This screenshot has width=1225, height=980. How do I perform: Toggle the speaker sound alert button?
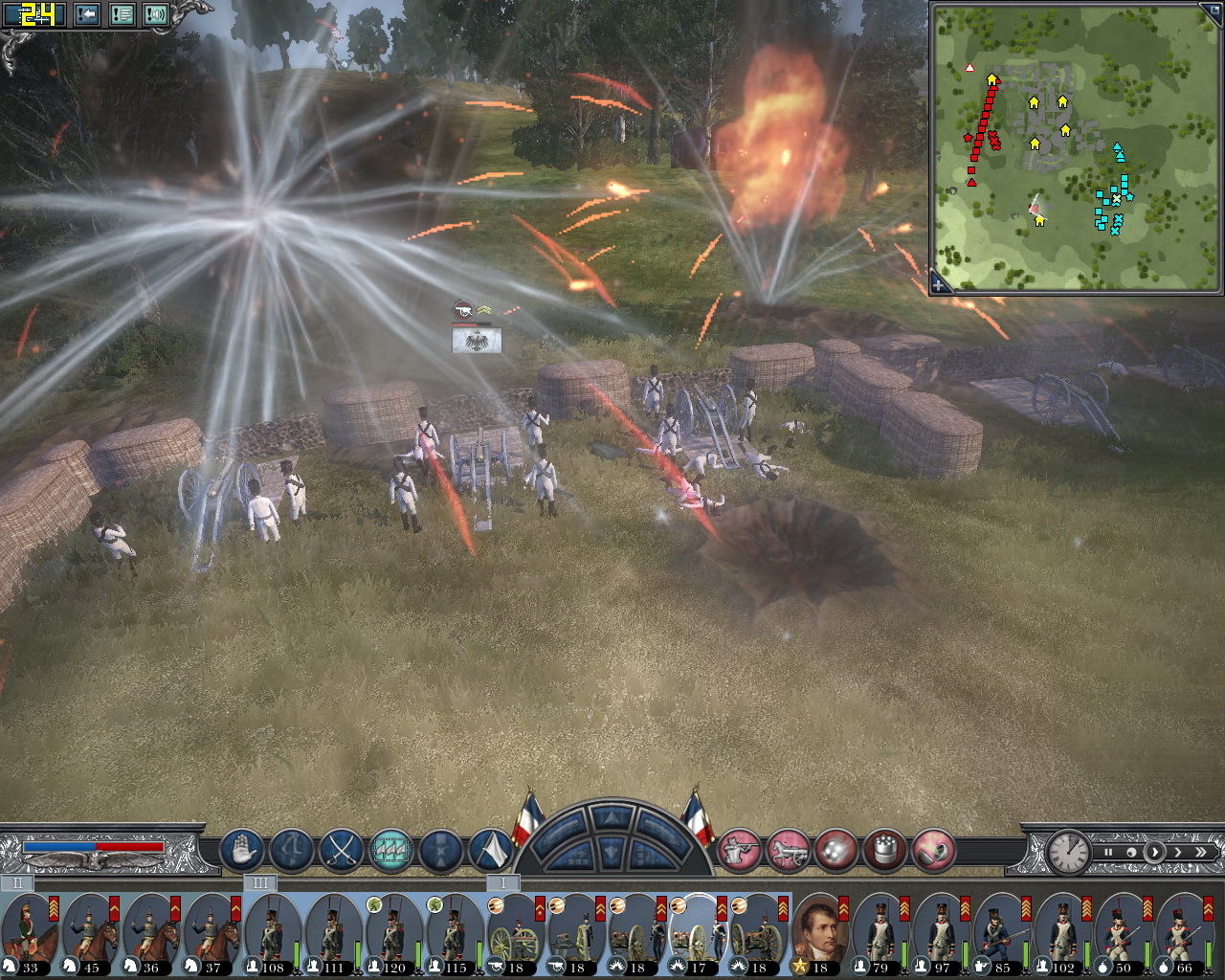(x=156, y=14)
